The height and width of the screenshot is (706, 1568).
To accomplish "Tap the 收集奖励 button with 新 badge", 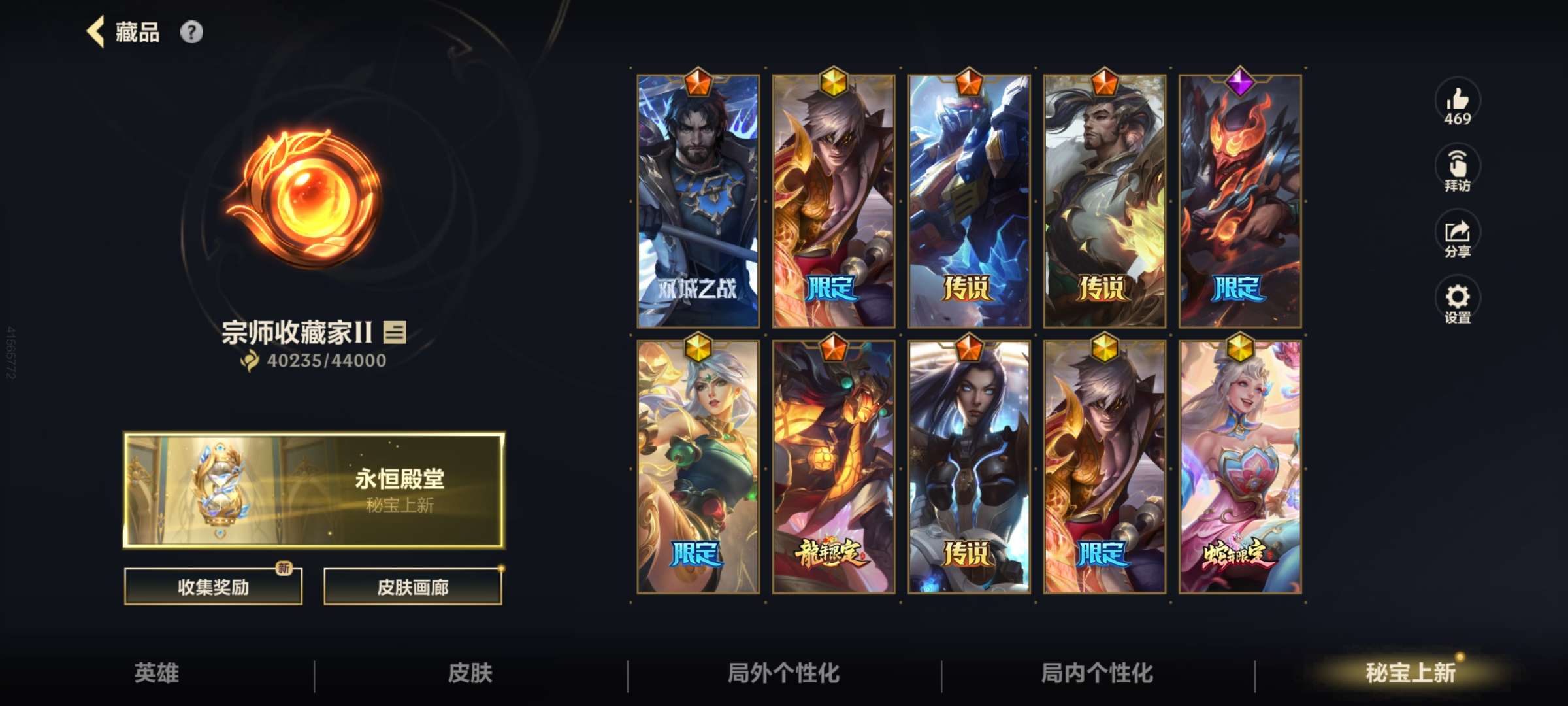I will point(212,586).
